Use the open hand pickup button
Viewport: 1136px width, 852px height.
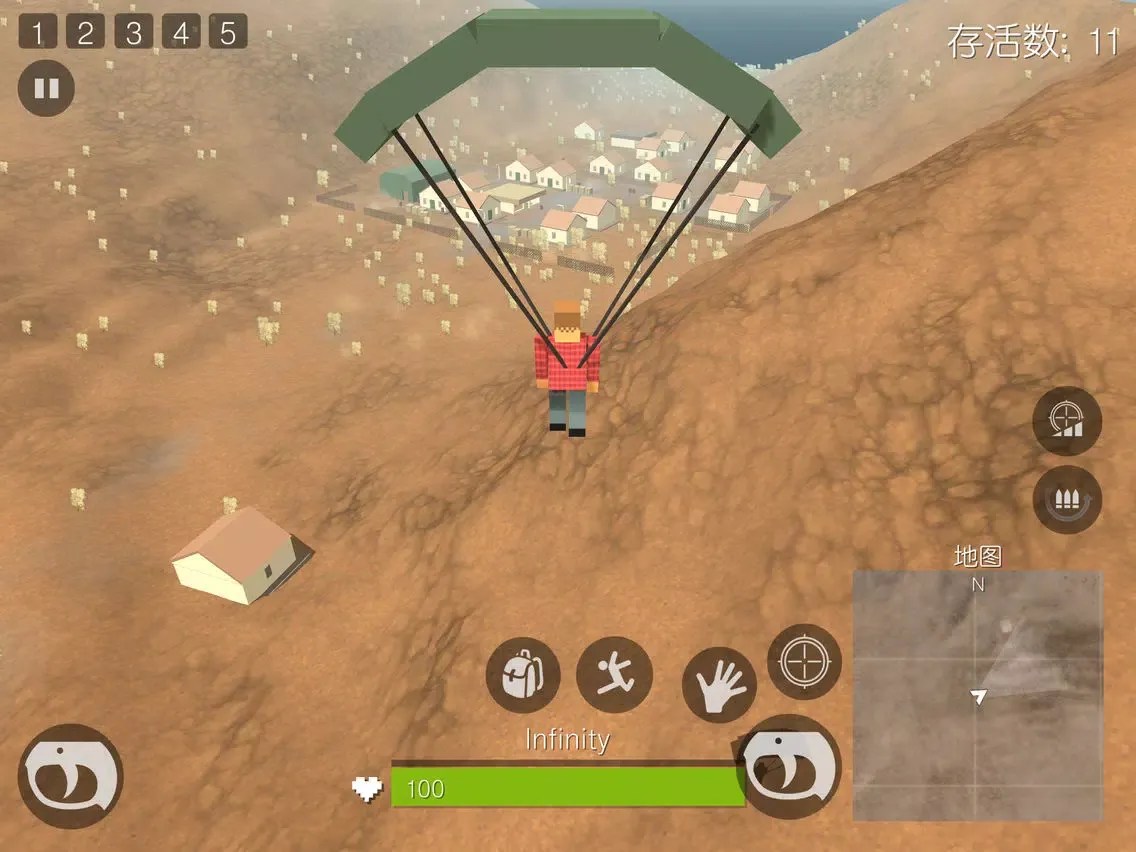point(719,685)
